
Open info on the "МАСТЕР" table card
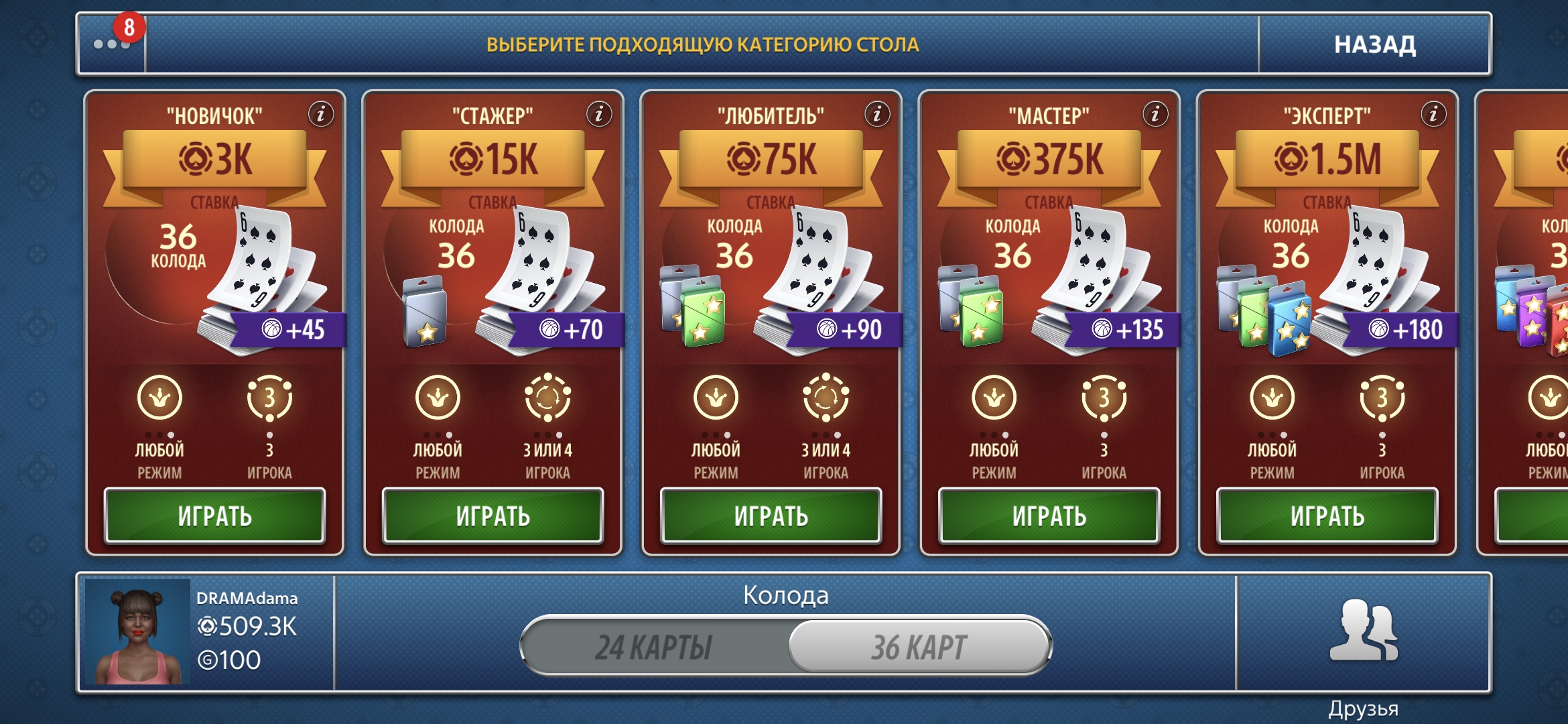coord(1155,114)
